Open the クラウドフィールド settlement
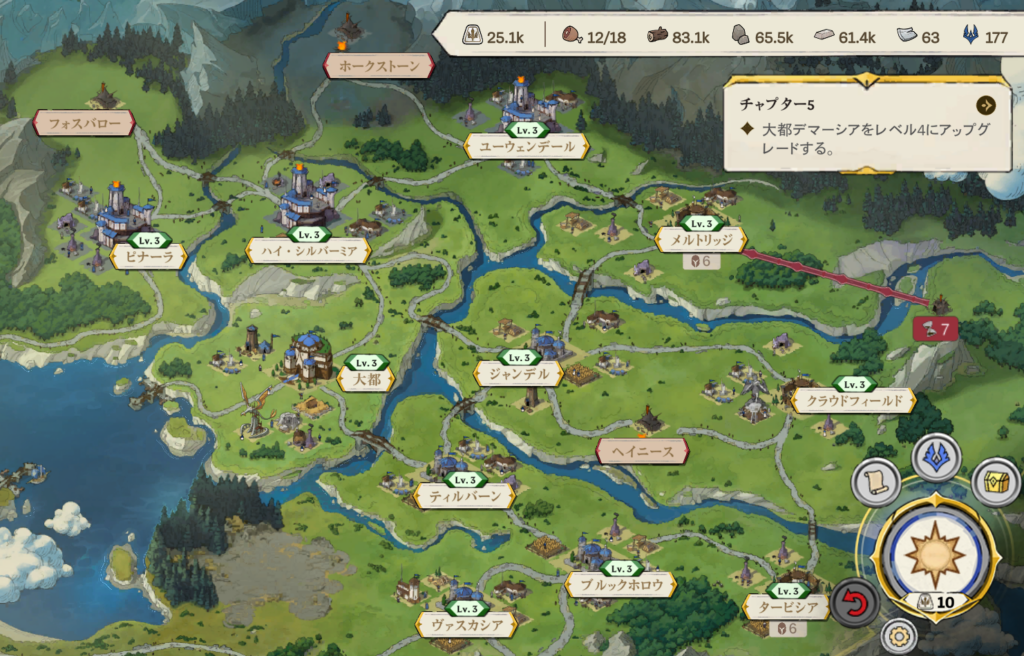1024x656 pixels. (853, 401)
